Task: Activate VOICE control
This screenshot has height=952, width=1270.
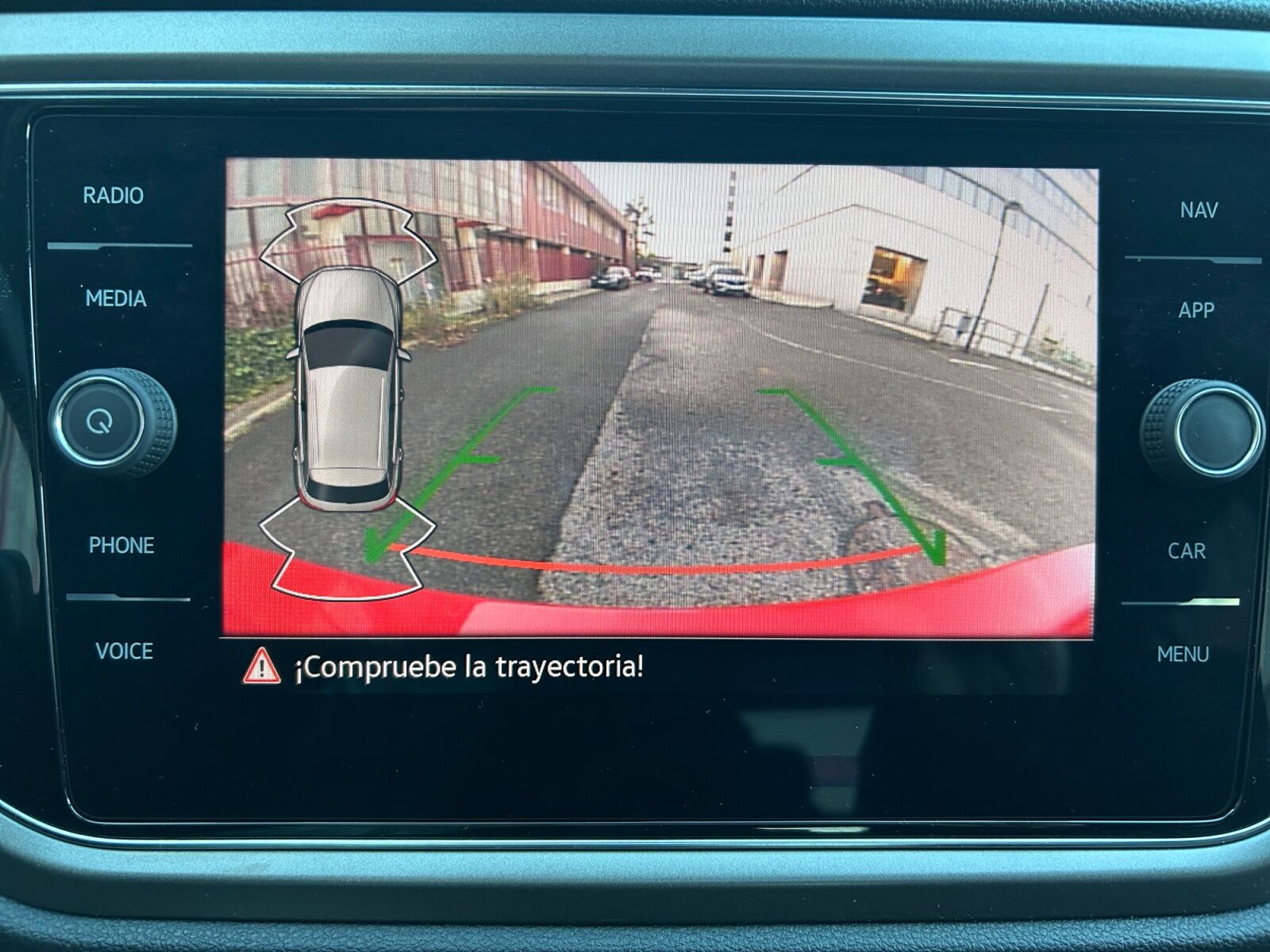Action: (124, 651)
